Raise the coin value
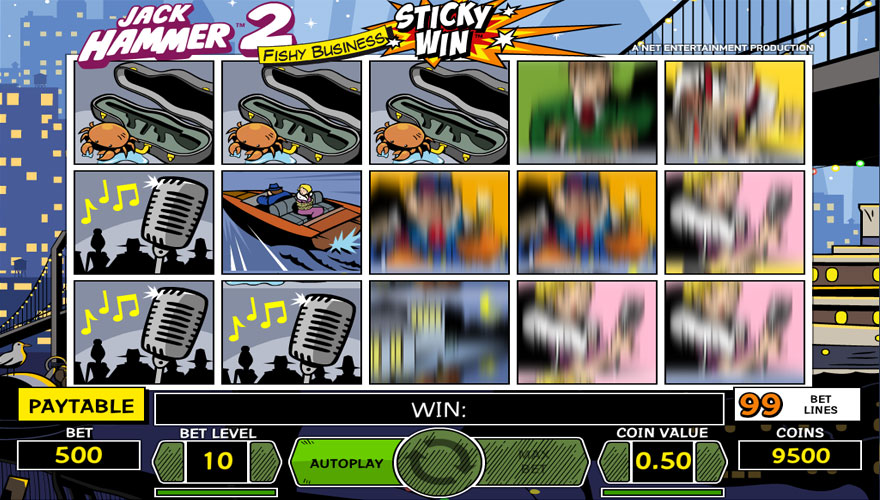880x500 pixels. [x=710, y=461]
